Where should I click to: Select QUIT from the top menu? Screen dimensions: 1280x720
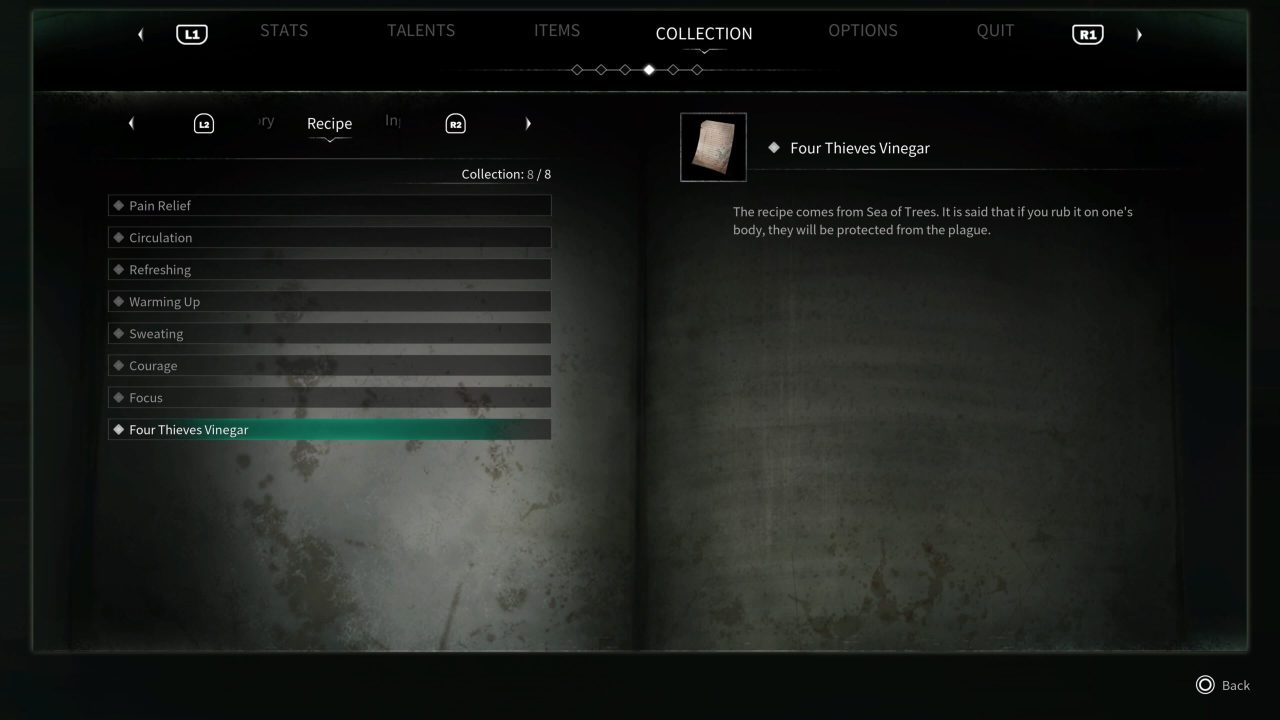point(995,30)
